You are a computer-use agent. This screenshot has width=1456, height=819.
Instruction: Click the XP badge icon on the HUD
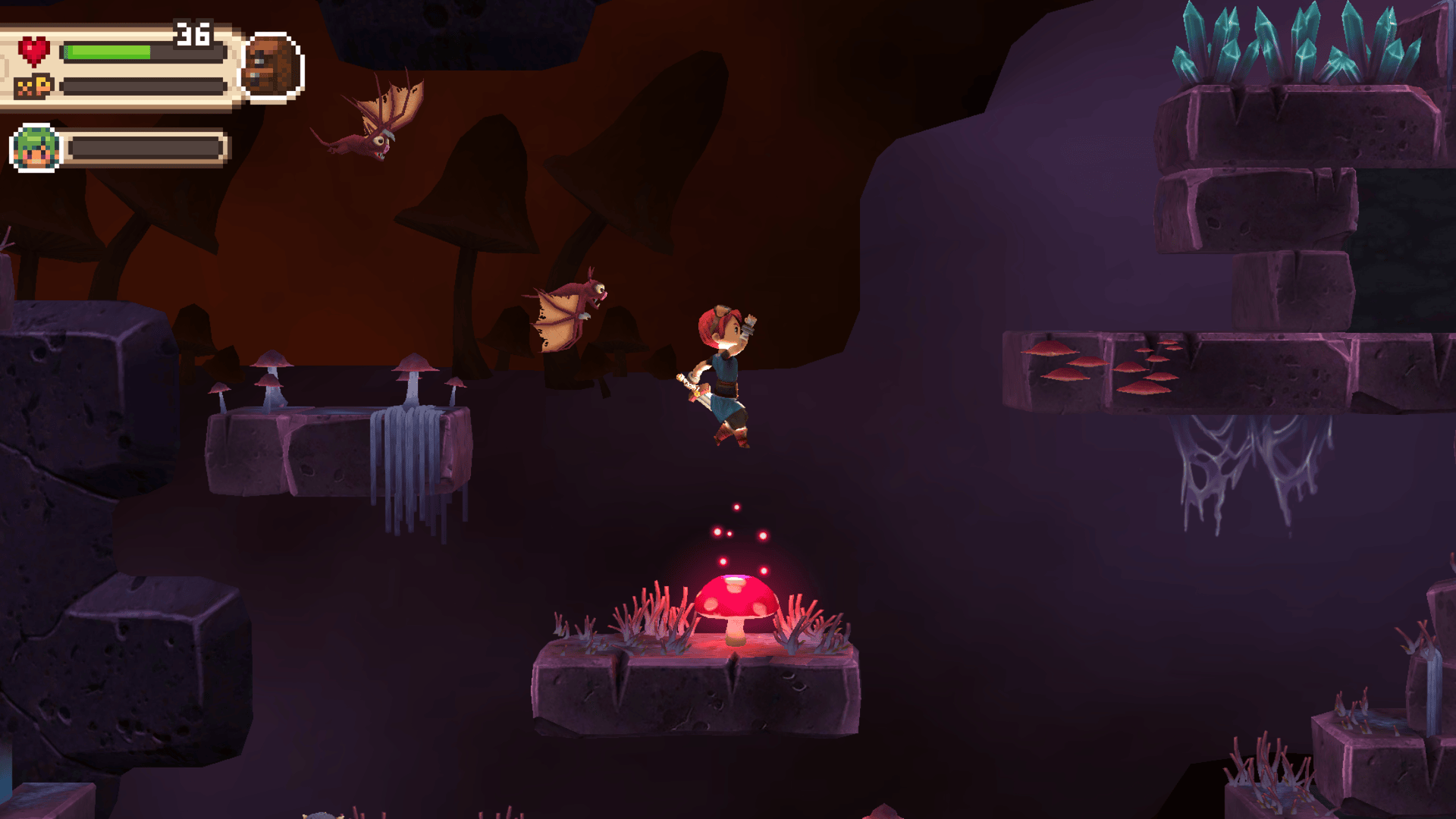click(35, 83)
